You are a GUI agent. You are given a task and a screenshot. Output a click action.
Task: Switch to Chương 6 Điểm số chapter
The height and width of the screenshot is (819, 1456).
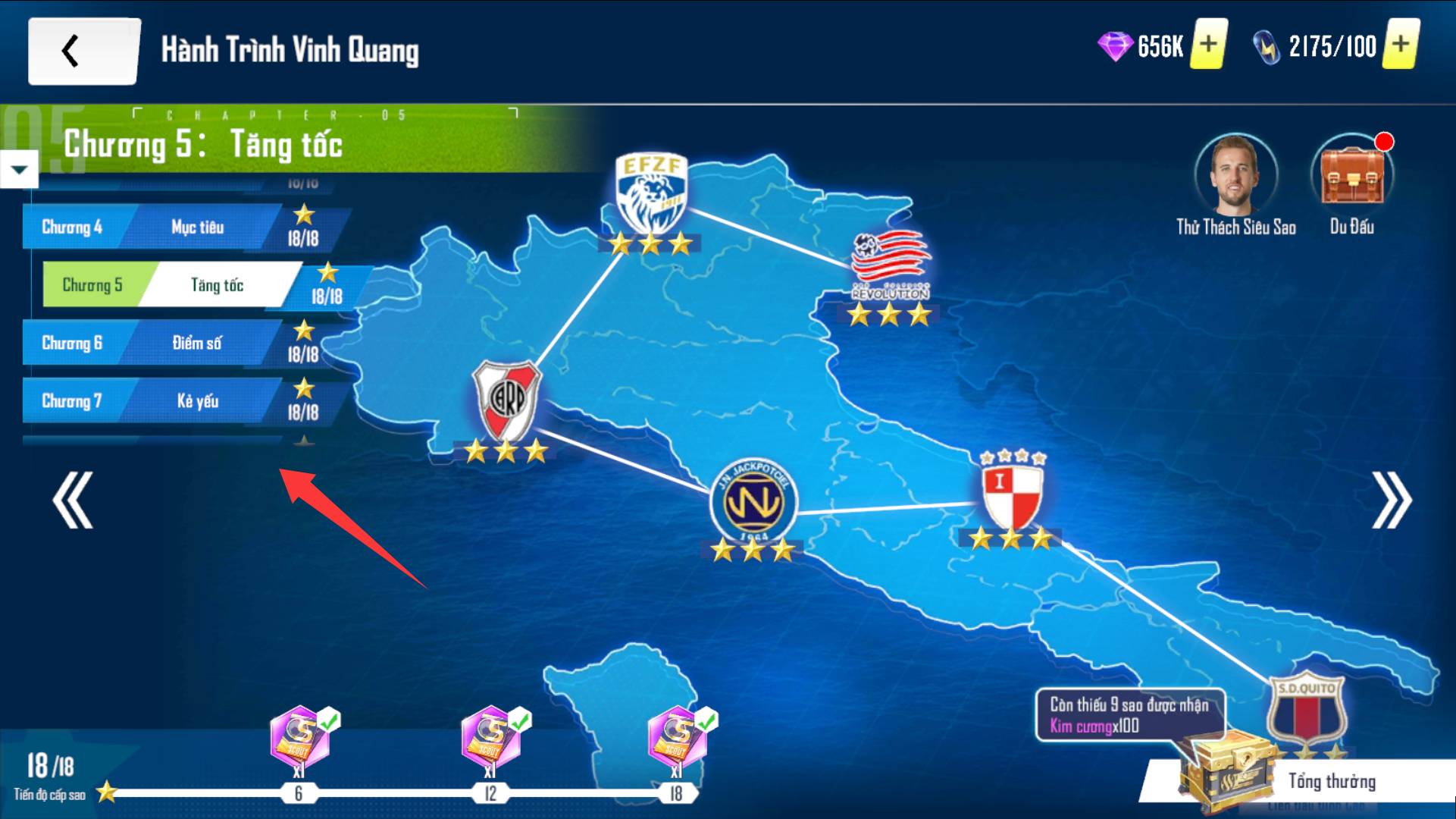[152, 343]
